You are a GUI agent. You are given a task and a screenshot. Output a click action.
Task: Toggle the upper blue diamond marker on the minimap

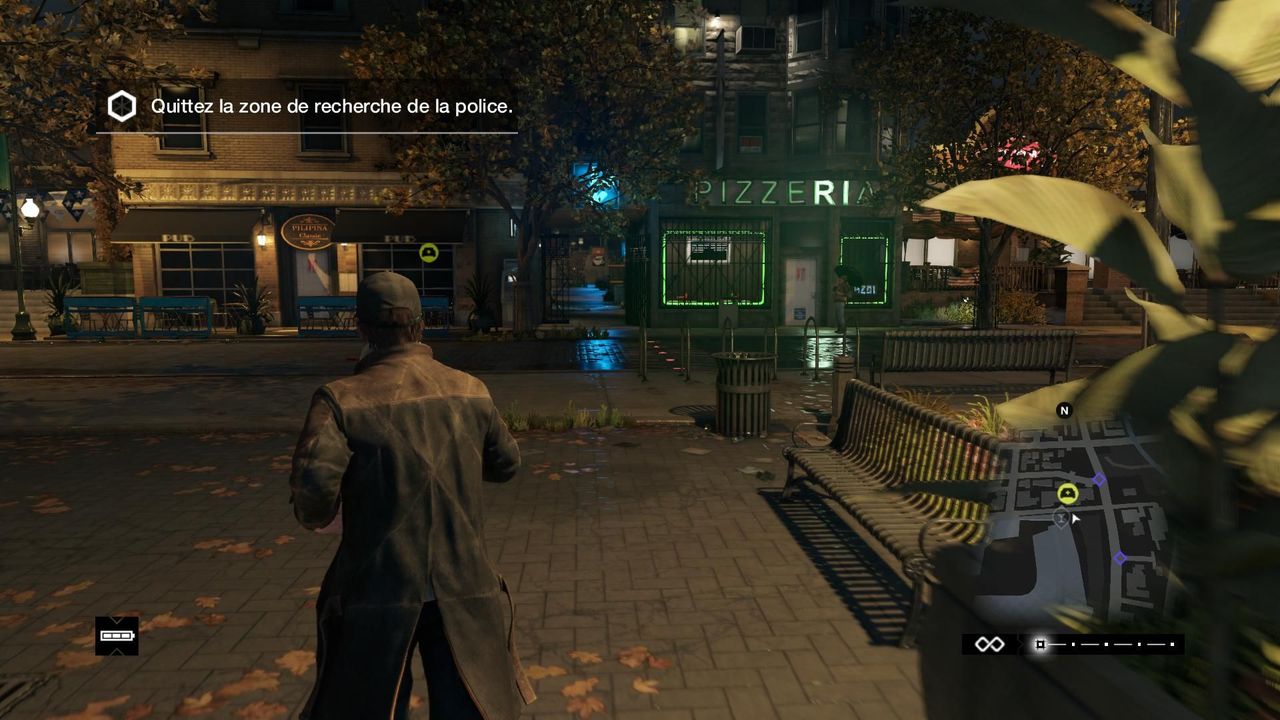tap(1097, 479)
